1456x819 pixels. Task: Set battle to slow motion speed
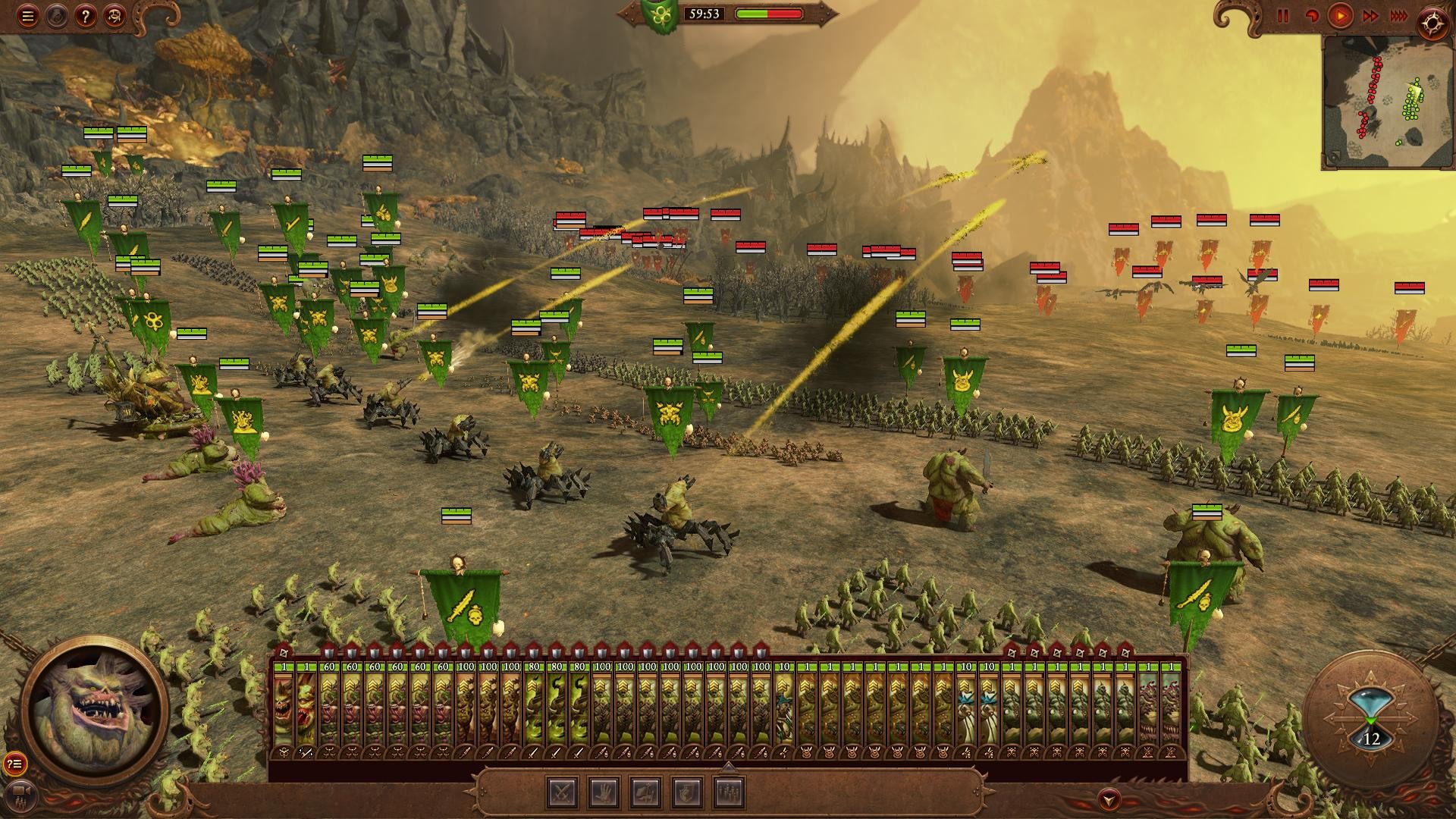pyautogui.click(x=1311, y=16)
